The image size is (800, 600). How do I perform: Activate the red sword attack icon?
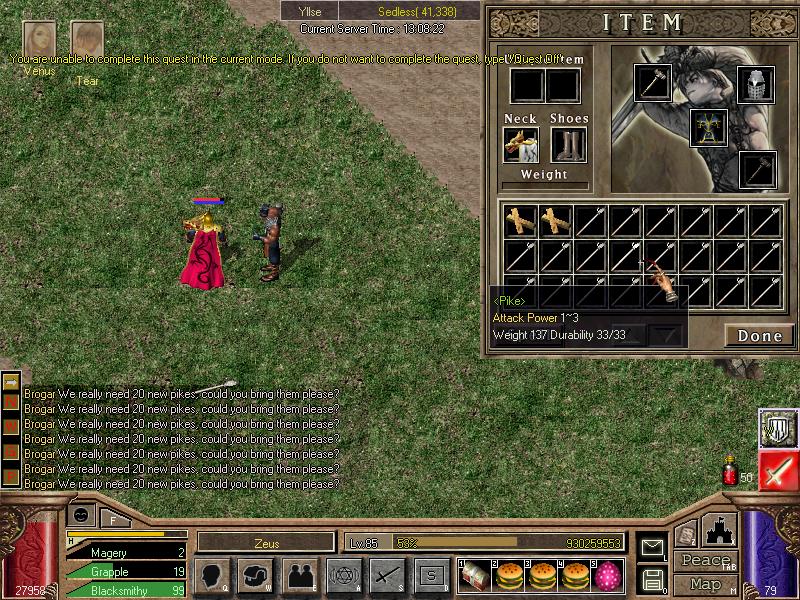click(777, 472)
